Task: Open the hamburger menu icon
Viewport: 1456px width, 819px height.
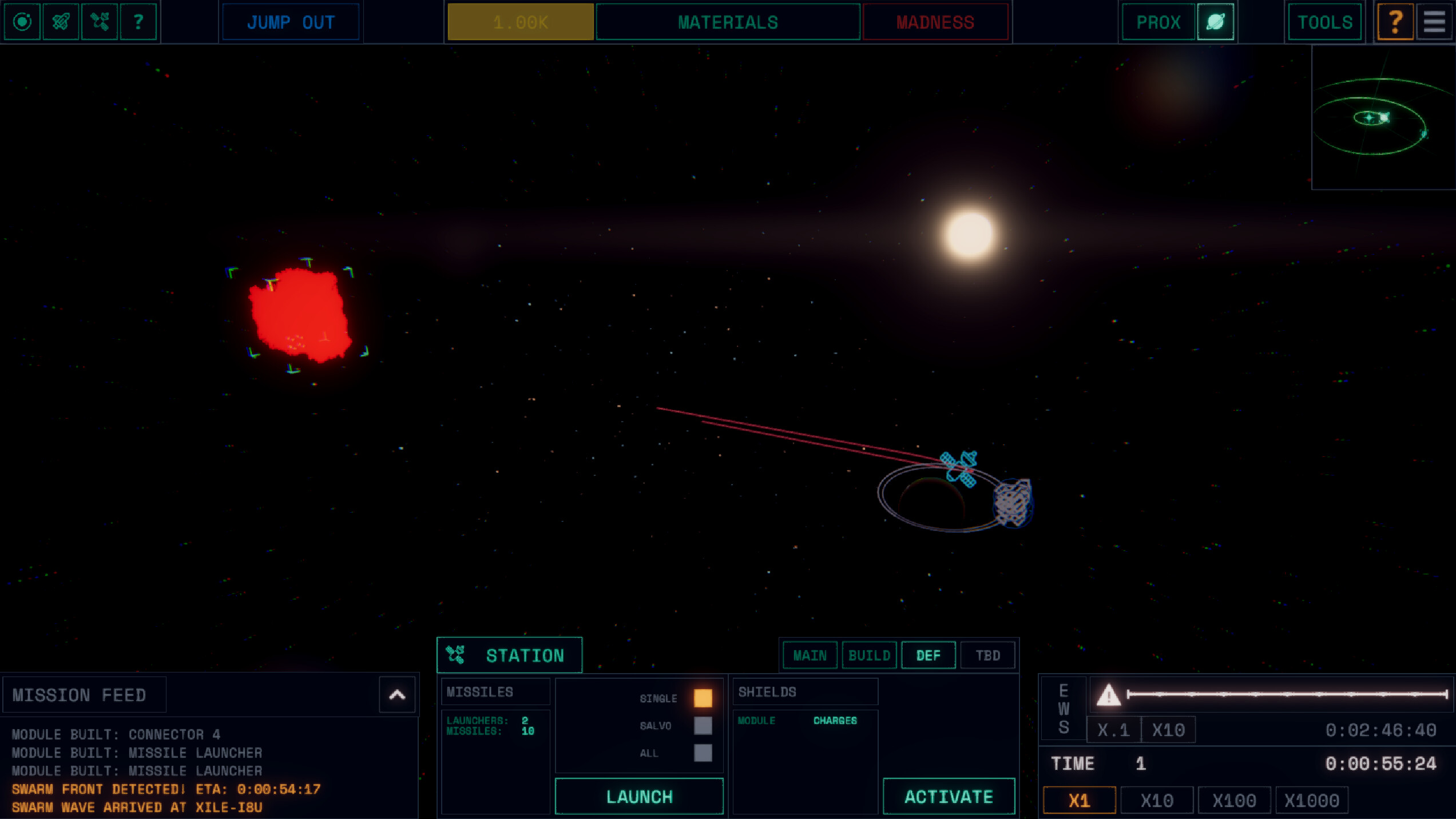Action: click(x=1435, y=22)
